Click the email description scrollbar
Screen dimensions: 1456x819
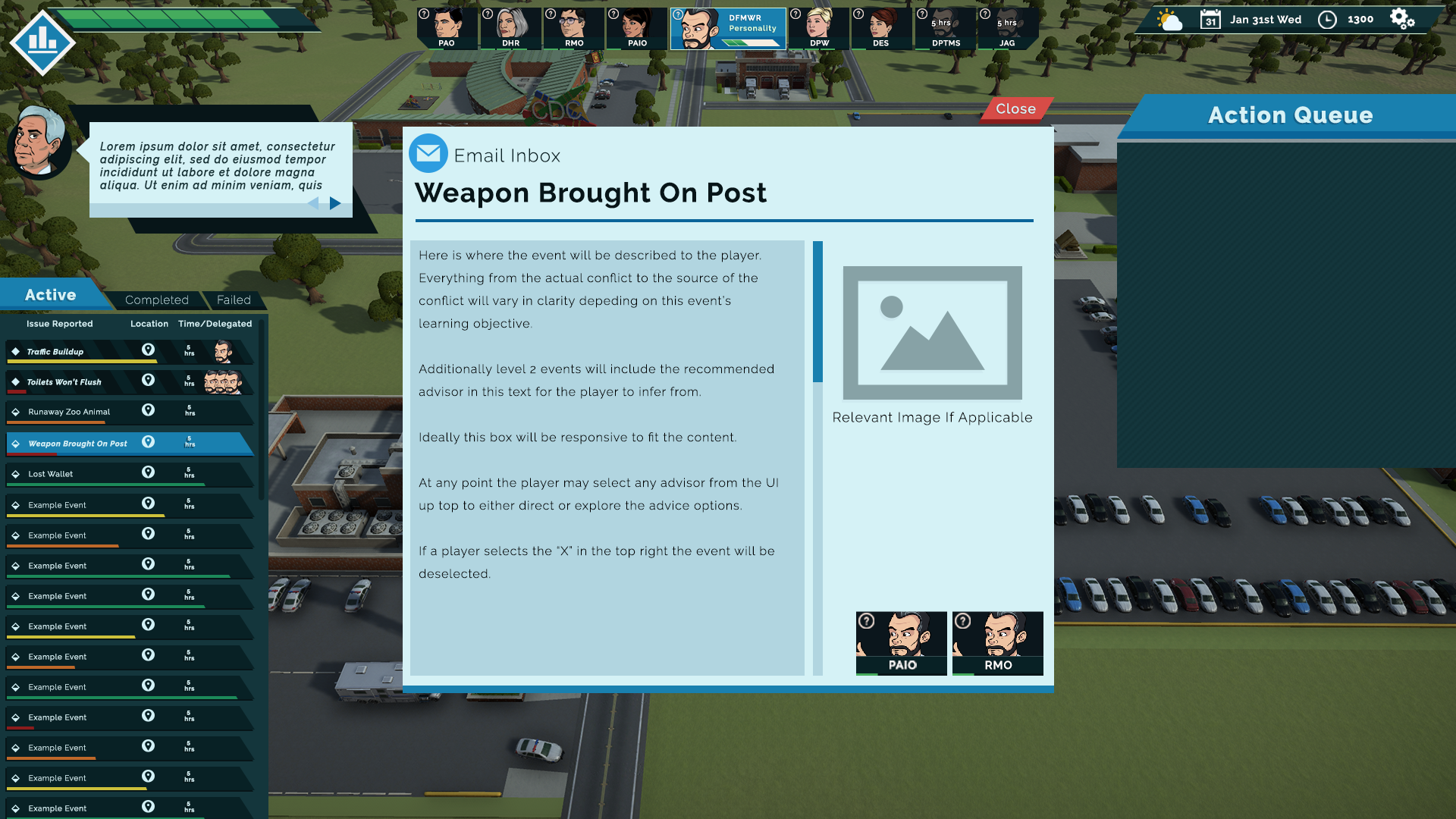pos(817,312)
